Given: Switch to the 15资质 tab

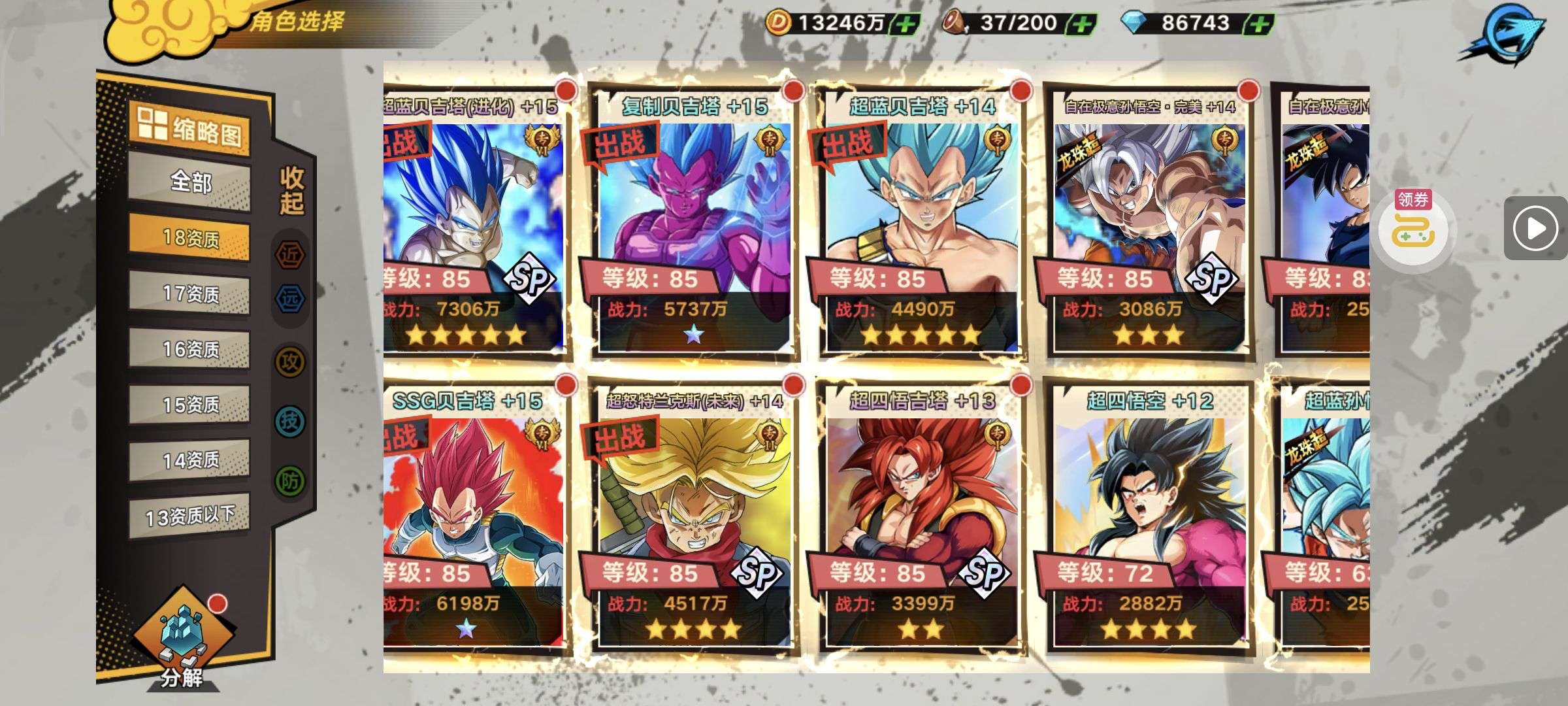Looking at the screenshot, I should [x=190, y=405].
